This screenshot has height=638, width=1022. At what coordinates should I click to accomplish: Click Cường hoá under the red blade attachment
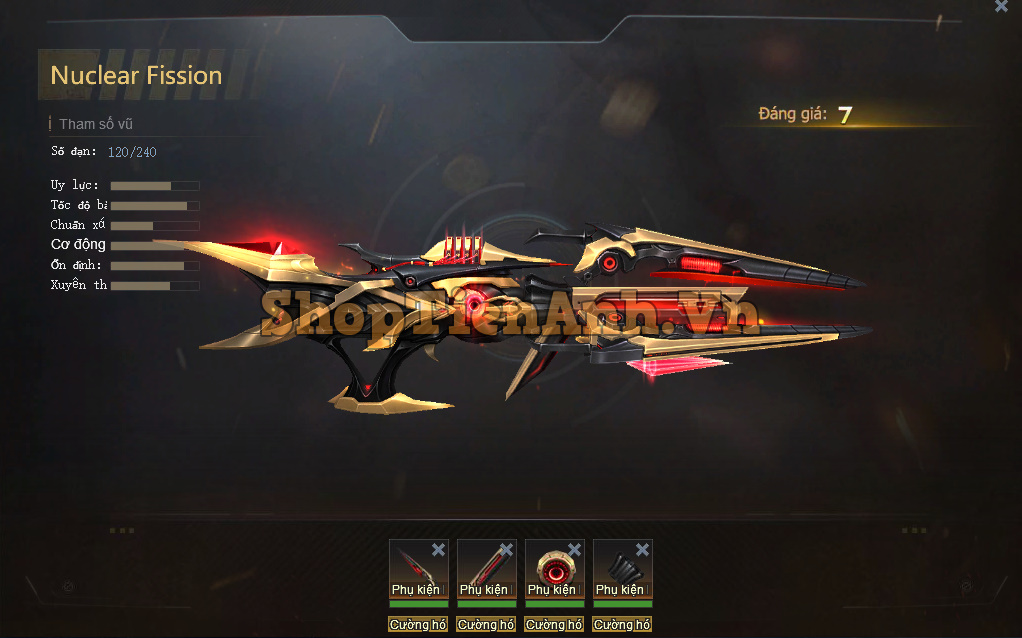pyautogui.click(x=418, y=625)
